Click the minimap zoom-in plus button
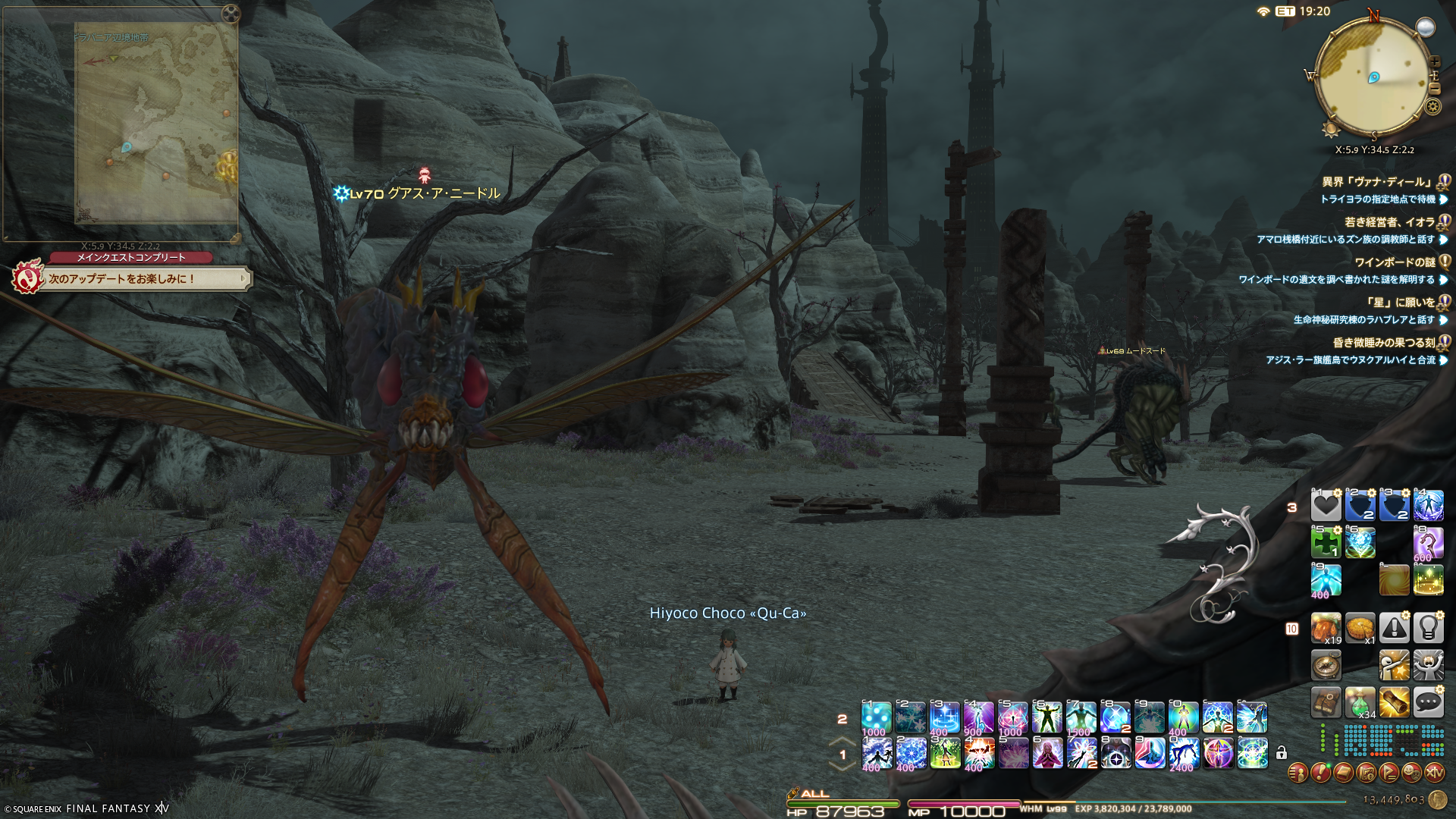The image size is (1456, 819). pos(1434,62)
